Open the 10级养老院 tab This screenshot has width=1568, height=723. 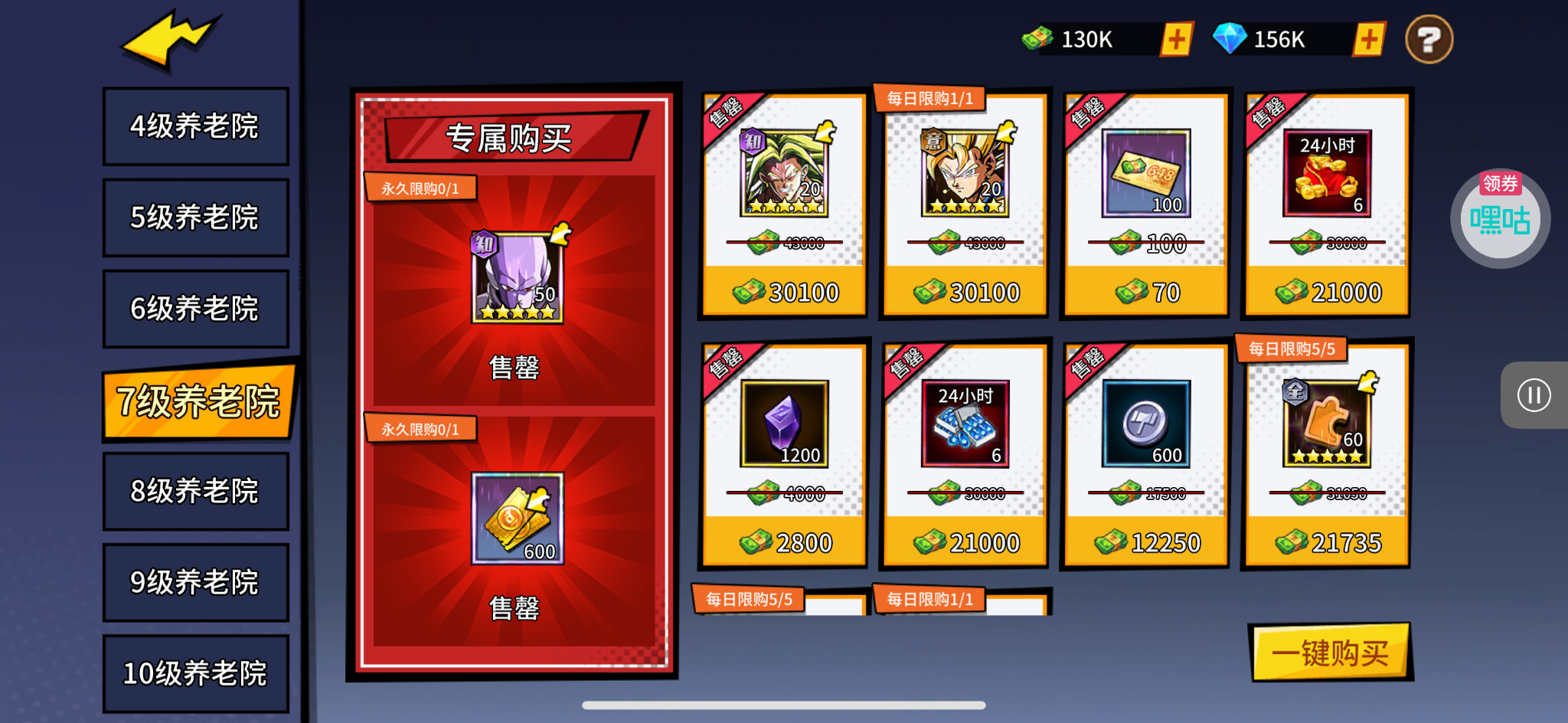click(x=195, y=673)
